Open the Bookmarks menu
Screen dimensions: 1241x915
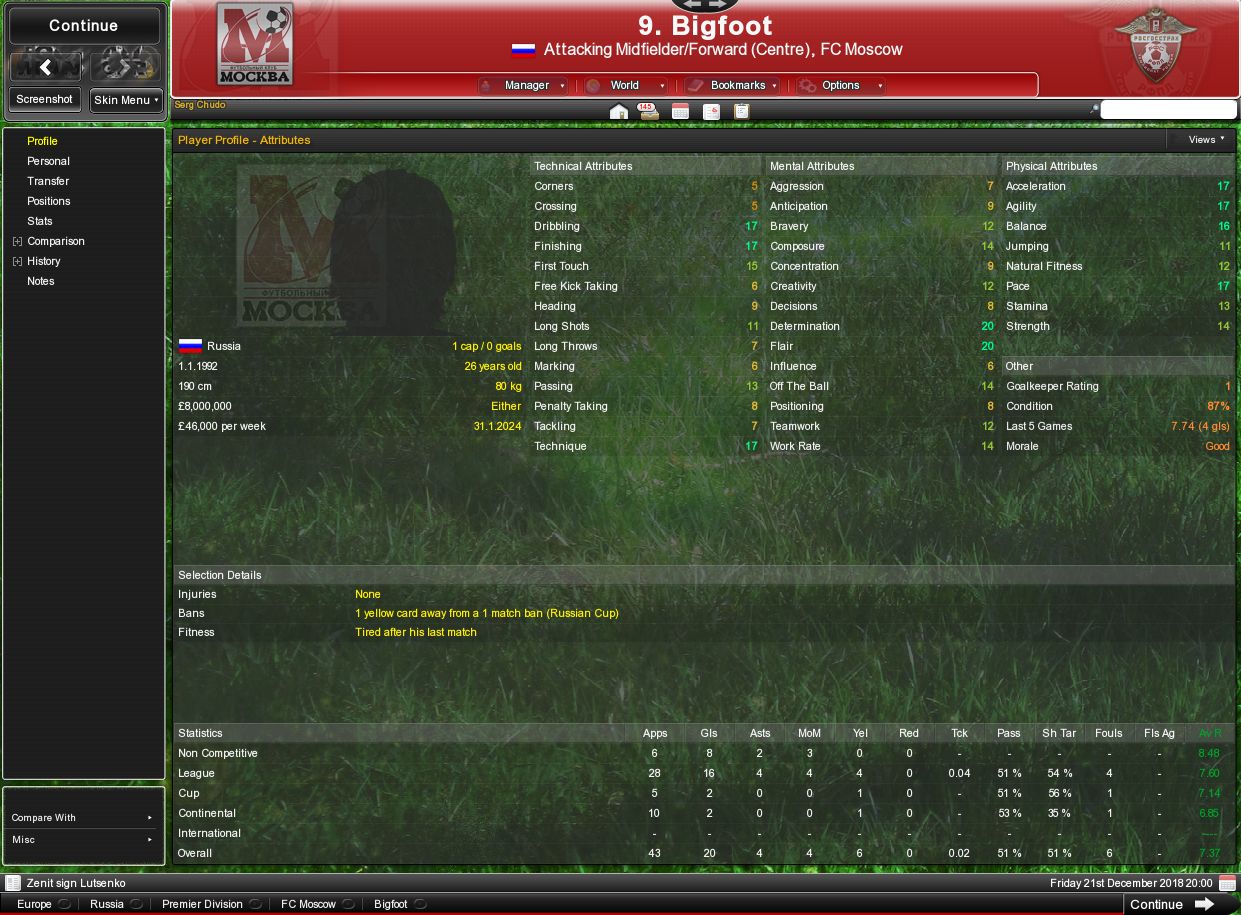[732, 86]
